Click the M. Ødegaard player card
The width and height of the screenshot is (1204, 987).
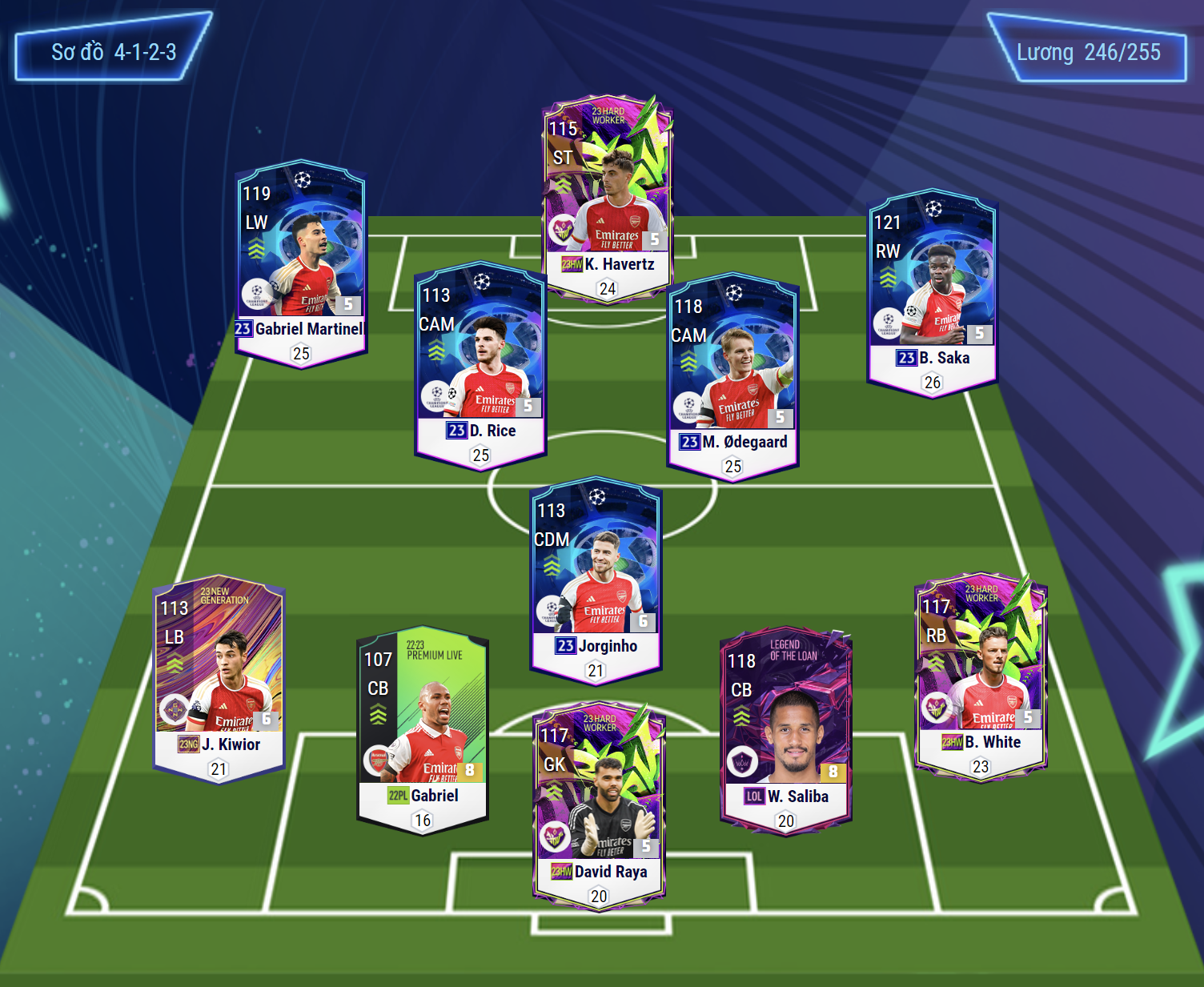(733, 376)
